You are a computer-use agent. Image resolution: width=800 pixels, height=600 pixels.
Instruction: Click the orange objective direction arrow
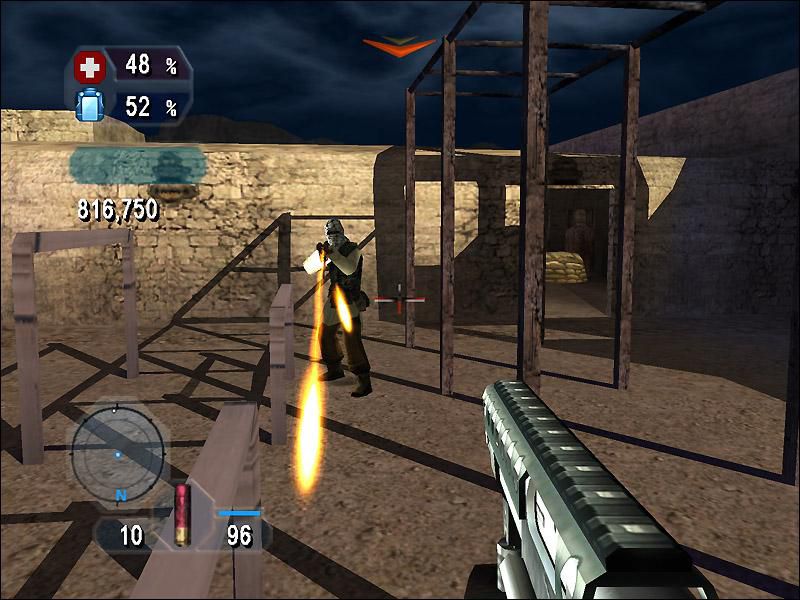coord(399,47)
